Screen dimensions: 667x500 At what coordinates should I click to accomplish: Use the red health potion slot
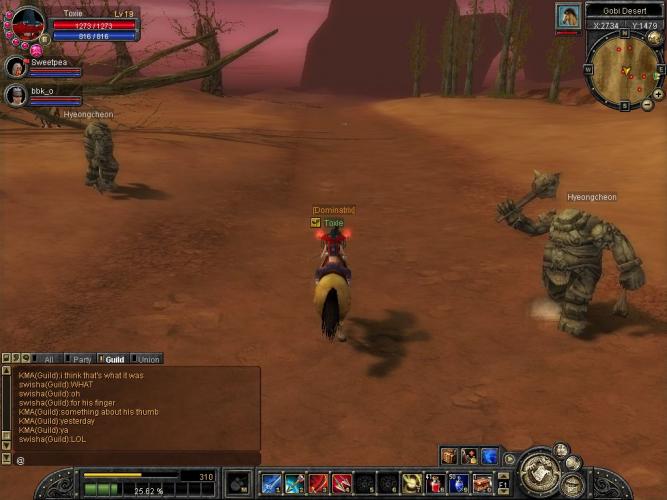click(x=436, y=484)
